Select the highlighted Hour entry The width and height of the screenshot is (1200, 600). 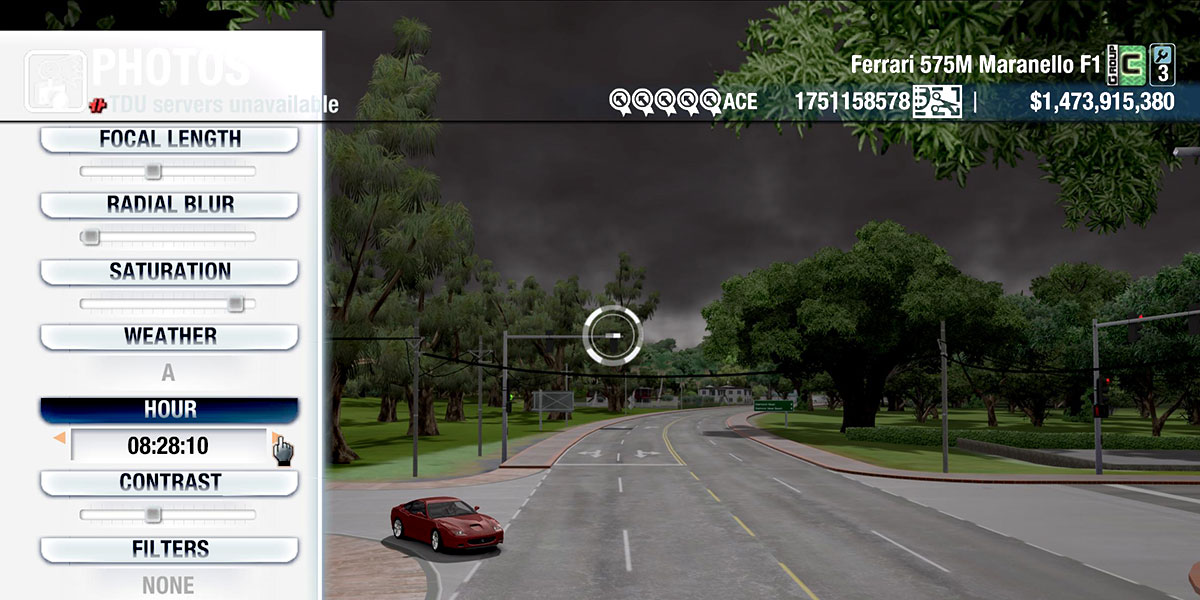(169, 410)
